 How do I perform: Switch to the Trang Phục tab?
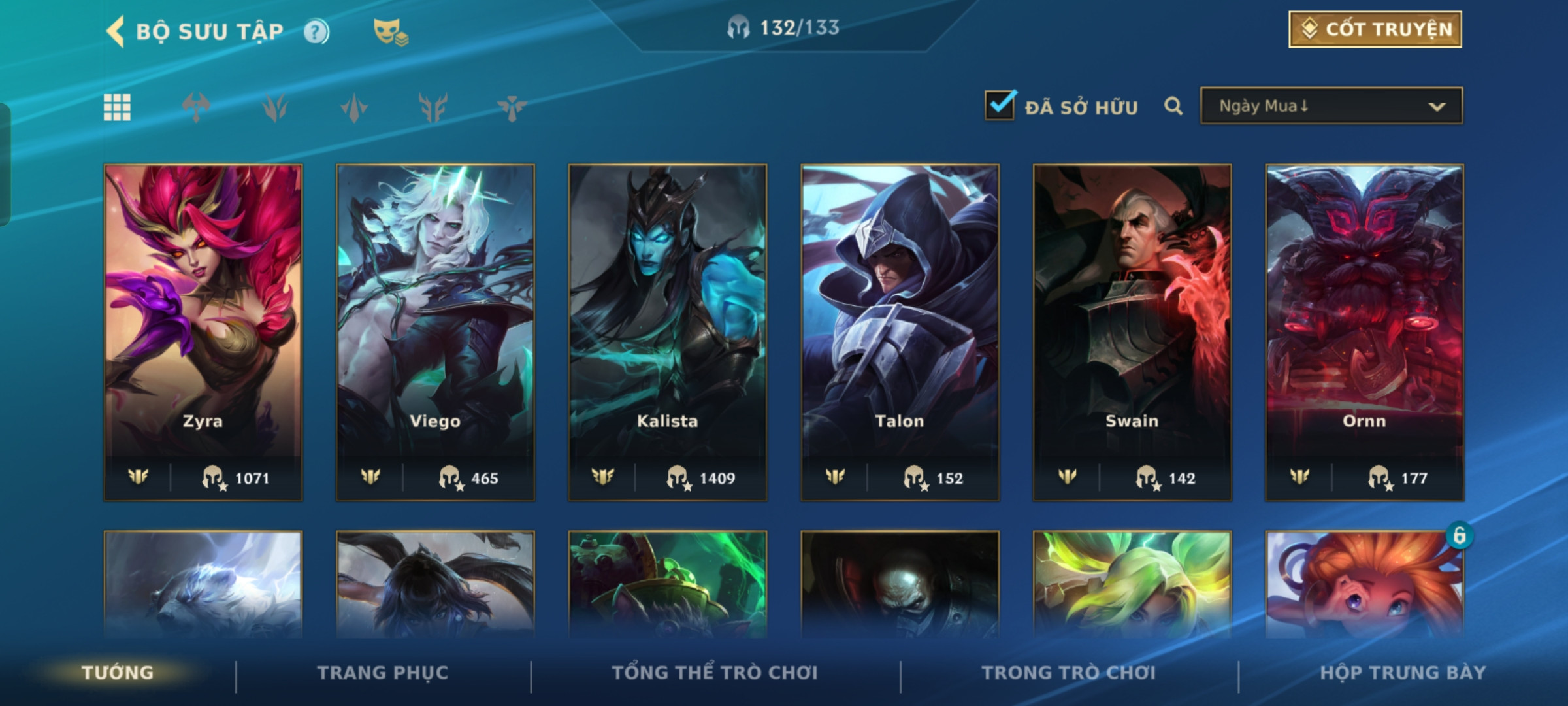point(383,673)
